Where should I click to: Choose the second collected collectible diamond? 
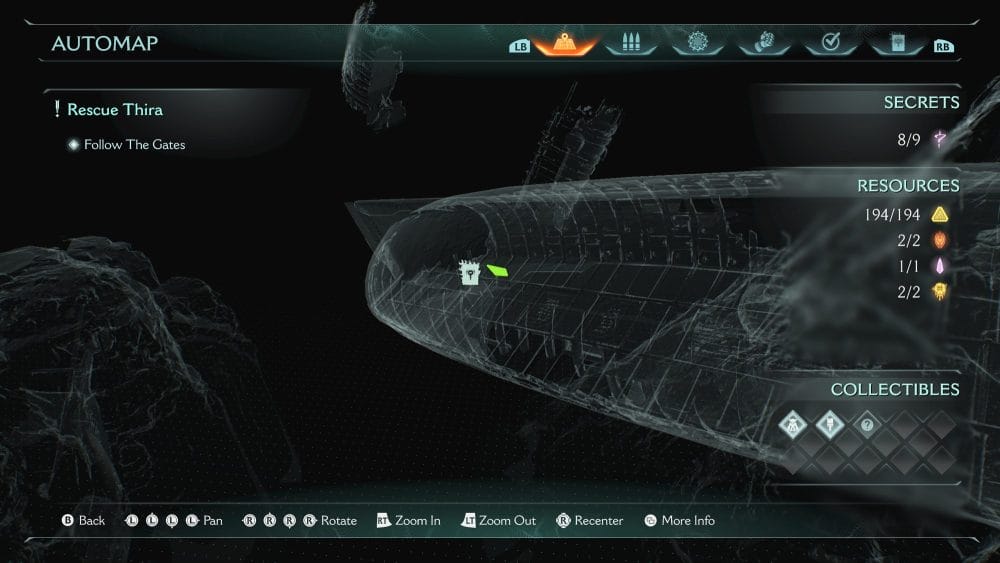pyautogui.click(x=831, y=426)
